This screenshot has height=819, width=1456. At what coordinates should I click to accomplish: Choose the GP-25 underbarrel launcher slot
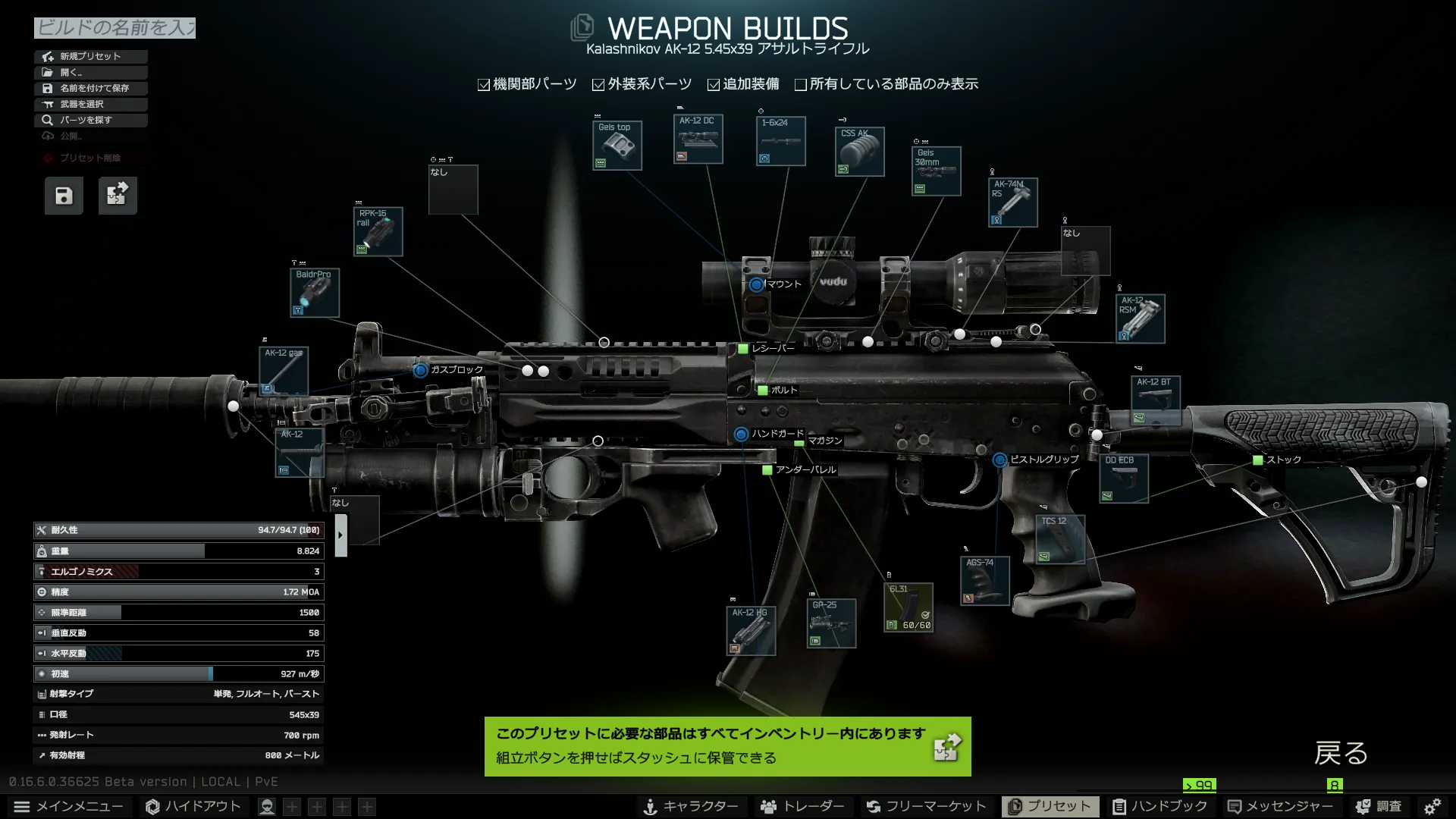click(831, 623)
